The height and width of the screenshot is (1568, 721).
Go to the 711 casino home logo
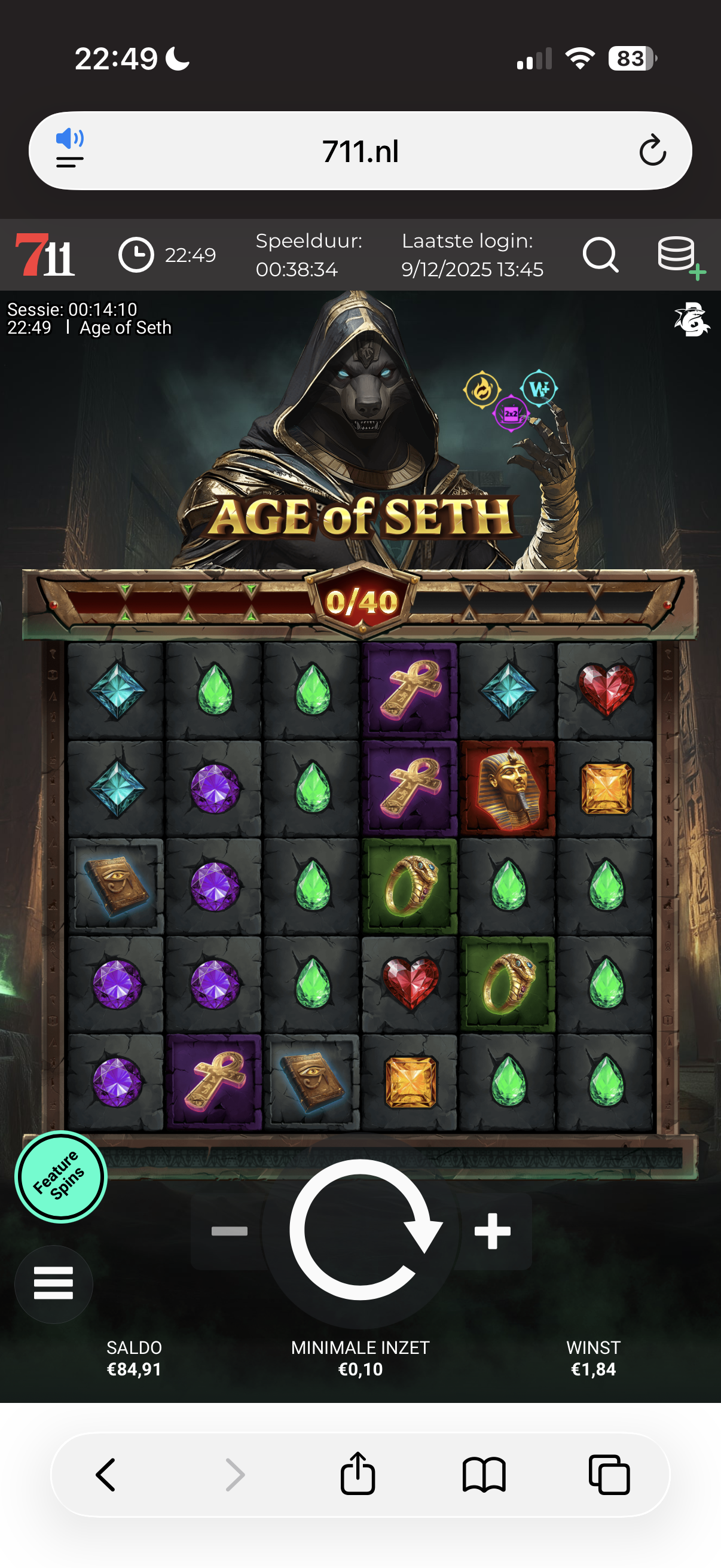(45, 255)
